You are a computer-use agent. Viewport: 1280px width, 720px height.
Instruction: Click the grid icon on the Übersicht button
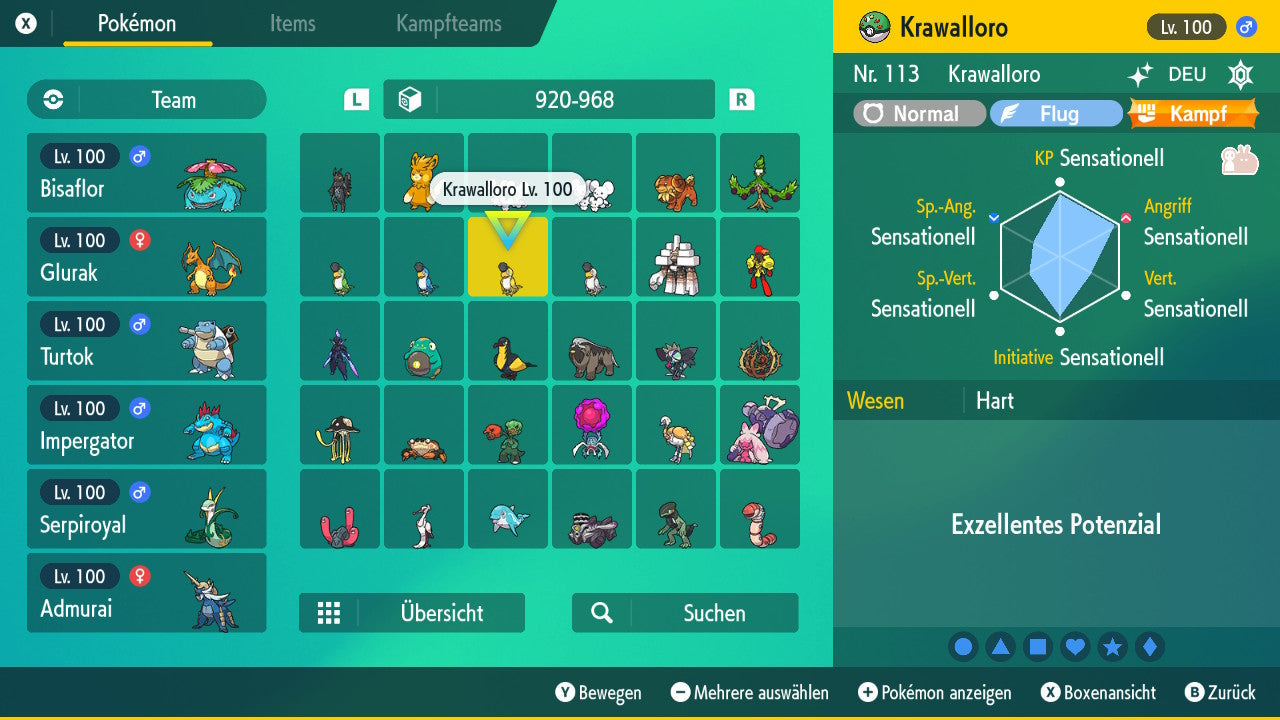tap(330, 612)
